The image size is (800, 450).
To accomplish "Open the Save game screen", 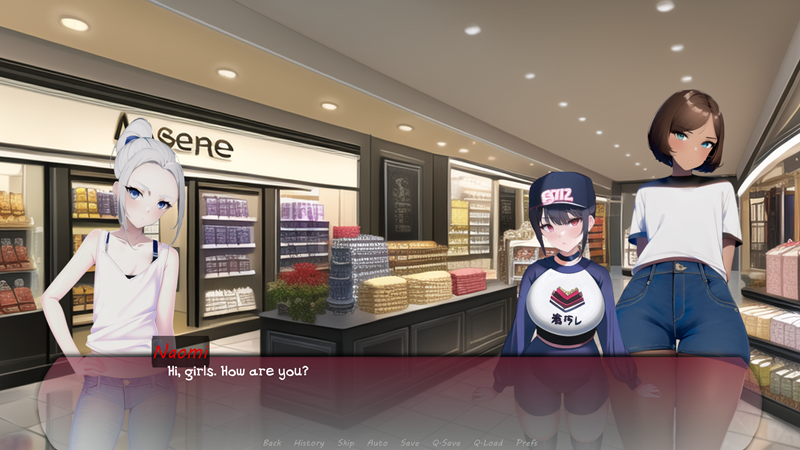I will [x=410, y=442].
